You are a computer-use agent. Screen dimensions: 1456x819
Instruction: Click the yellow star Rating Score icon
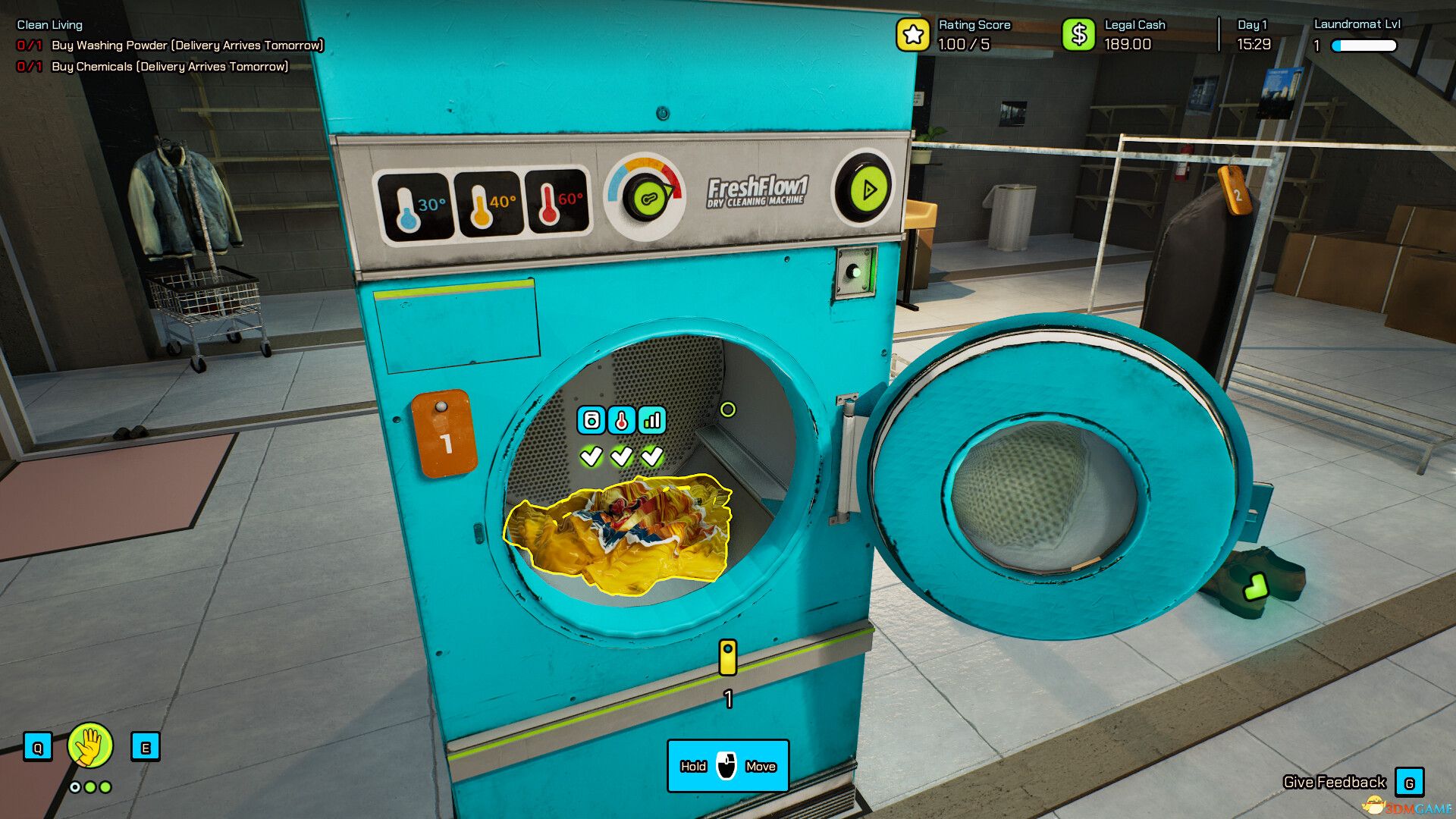click(x=912, y=33)
